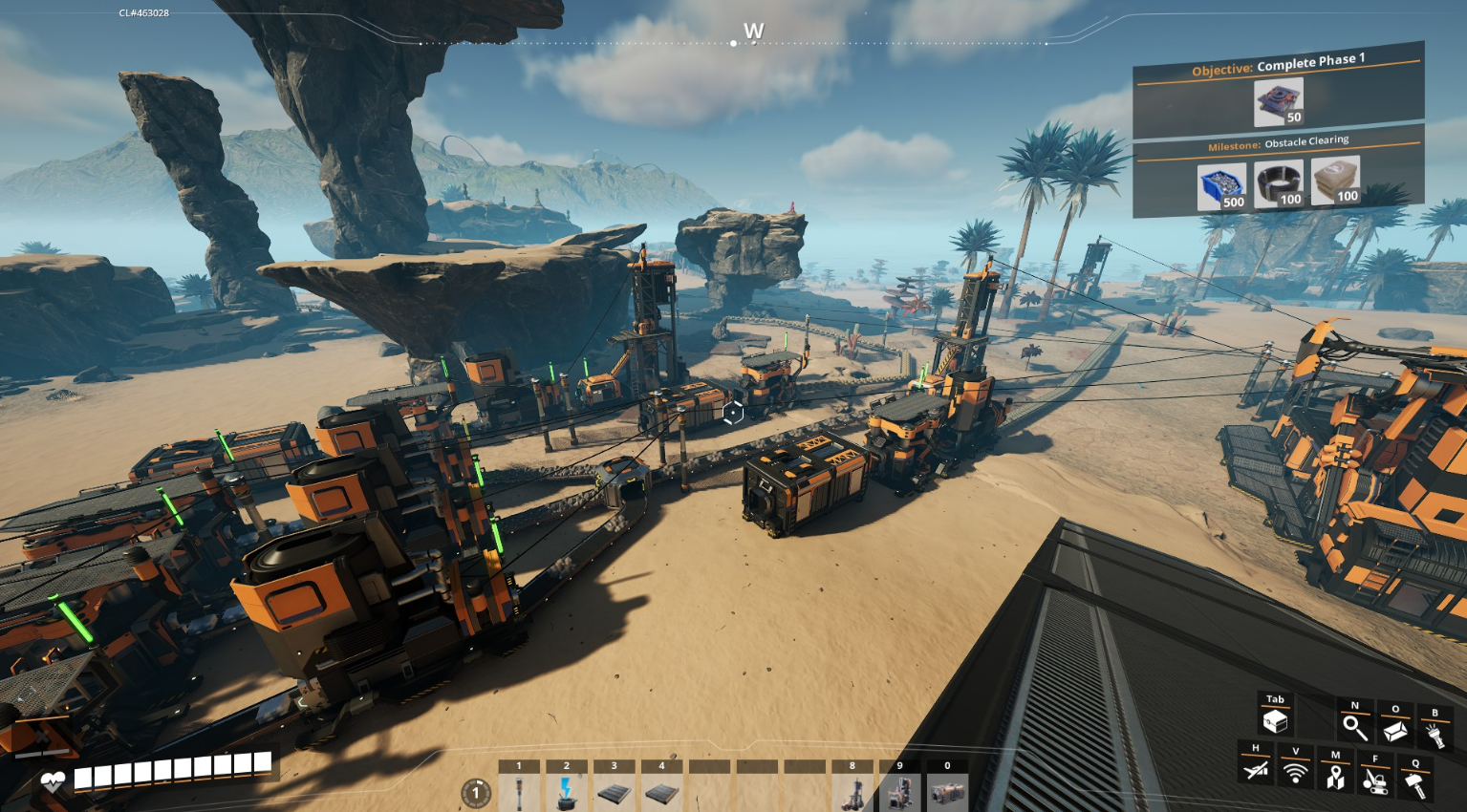Pick the ramp foundation in hotbar slot 4
This screenshot has width=1467, height=812.
(x=661, y=792)
